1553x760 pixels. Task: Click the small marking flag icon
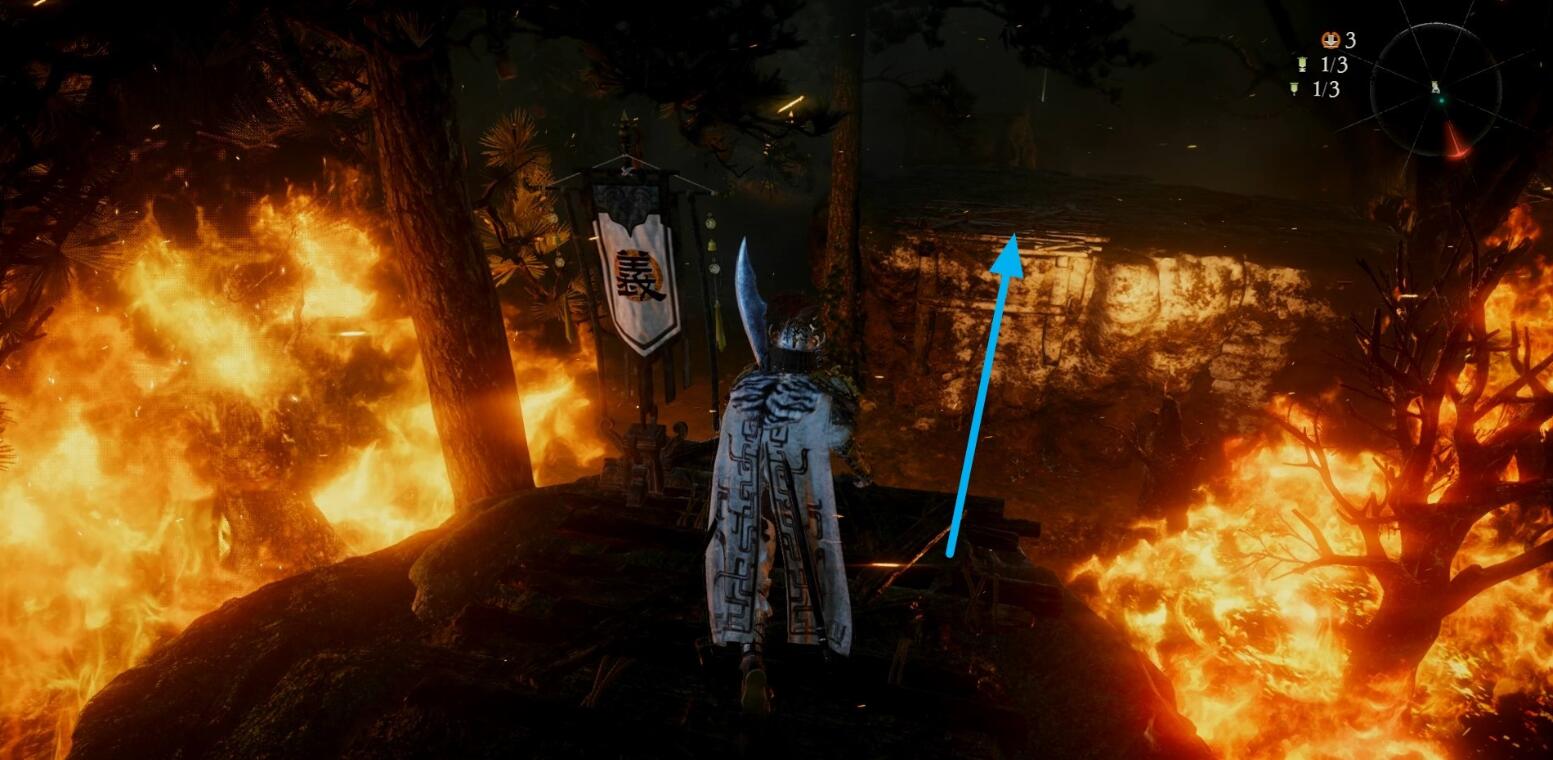click(1294, 89)
